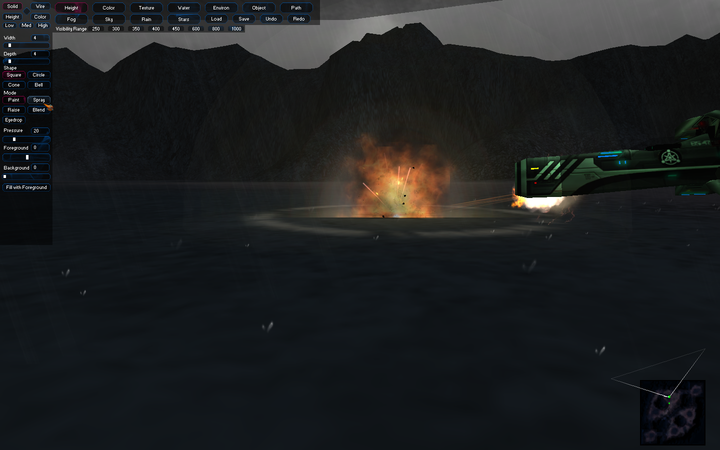Select the Rain button
720x450 pixels.
point(146,19)
